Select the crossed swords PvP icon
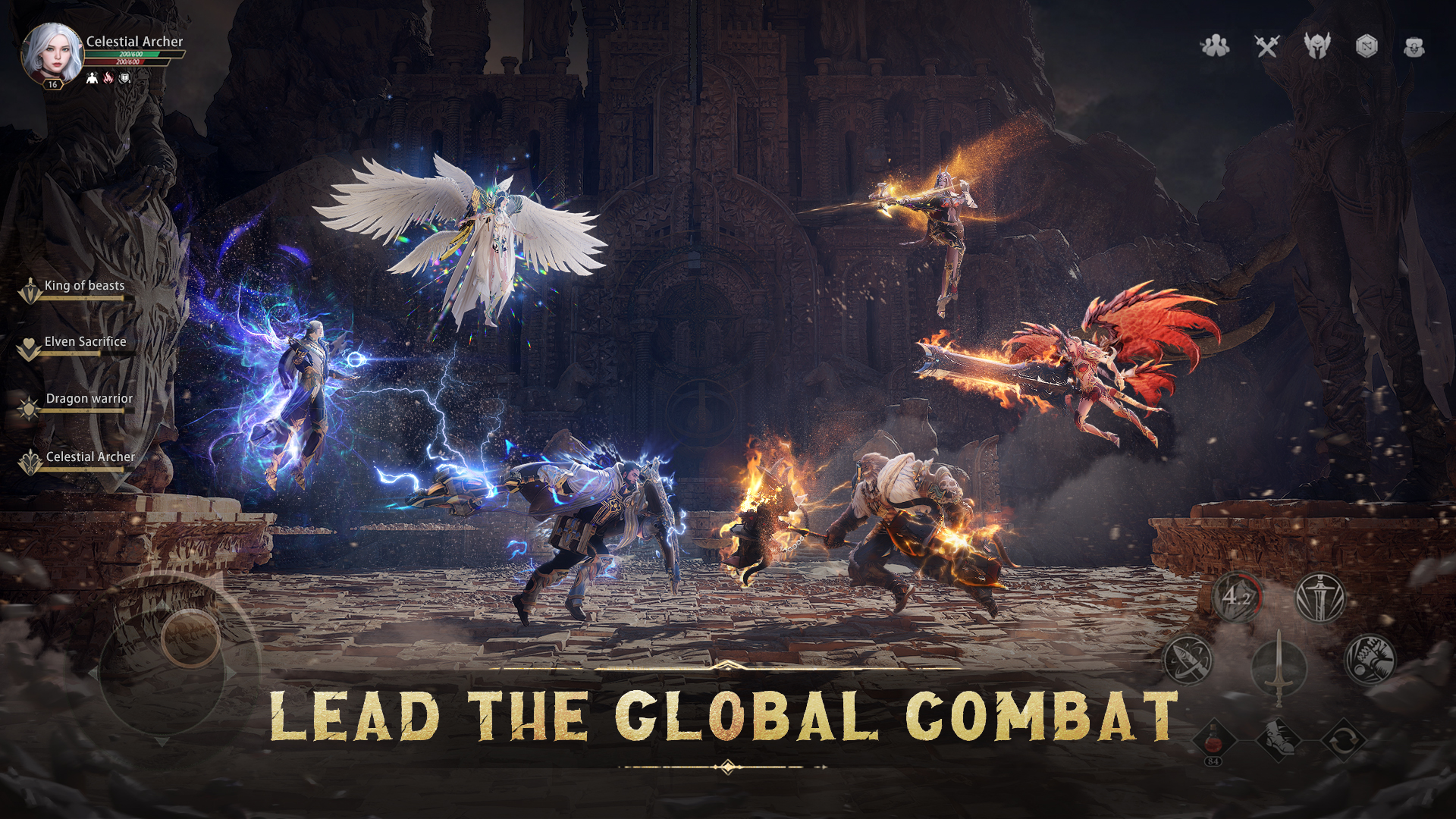The width and height of the screenshot is (1456, 819). point(1267,46)
